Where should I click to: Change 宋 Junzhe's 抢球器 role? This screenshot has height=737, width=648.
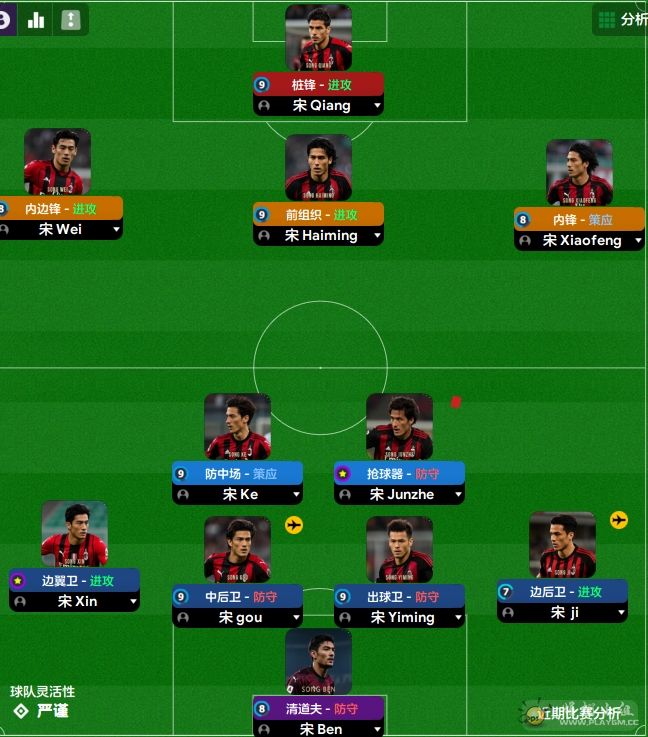[x=401, y=474]
